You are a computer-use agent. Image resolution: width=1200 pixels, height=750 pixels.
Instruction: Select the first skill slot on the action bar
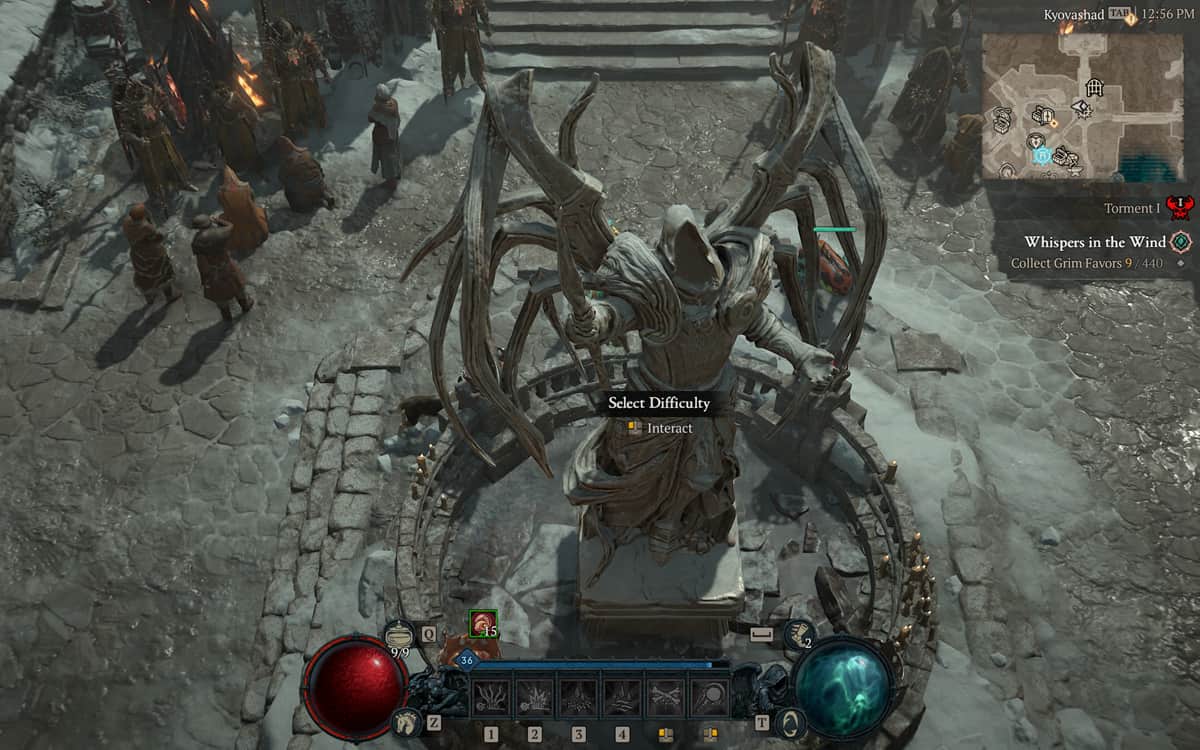click(x=491, y=697)
